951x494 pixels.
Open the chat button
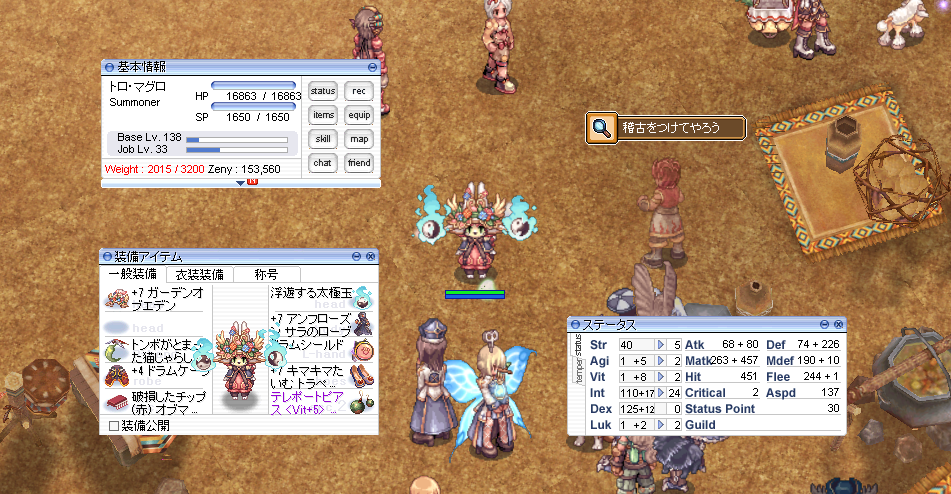coord(322,163)
